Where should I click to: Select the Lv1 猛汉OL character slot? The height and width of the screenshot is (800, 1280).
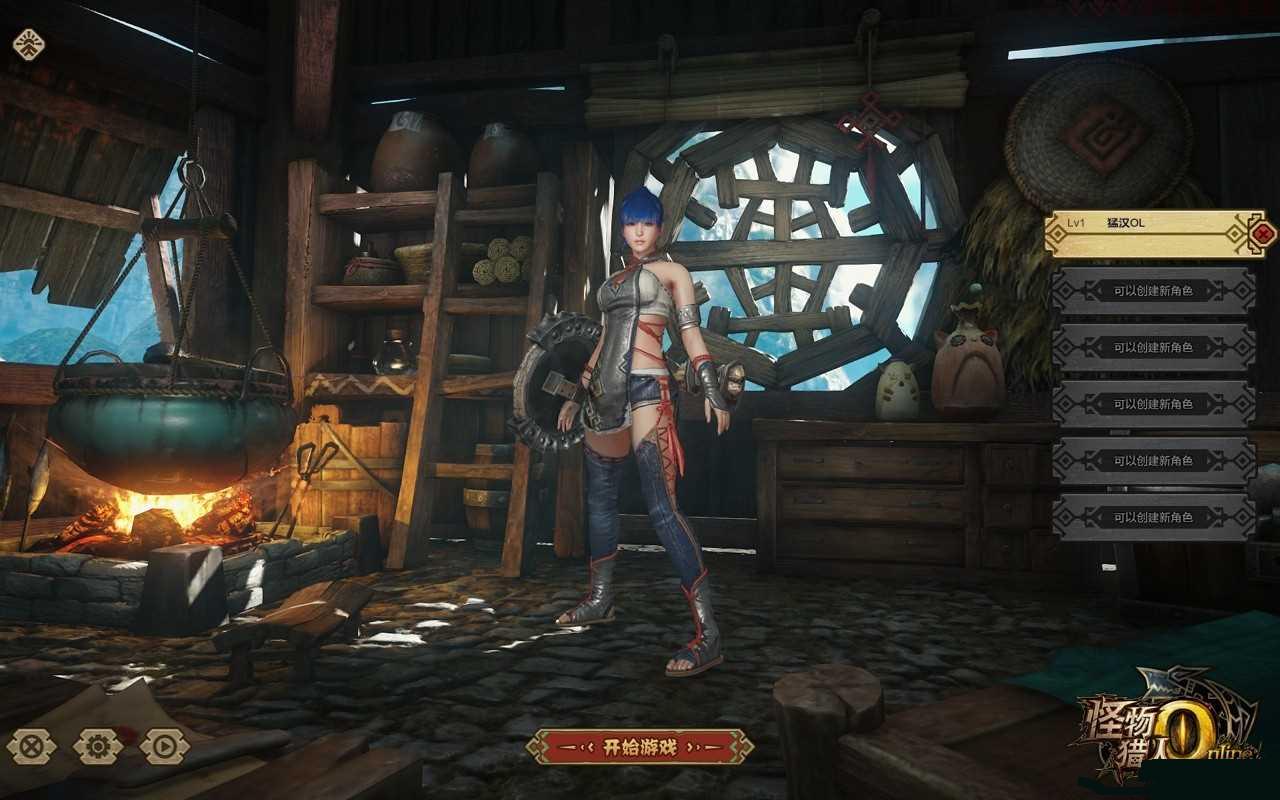(x=1145, y=233)
